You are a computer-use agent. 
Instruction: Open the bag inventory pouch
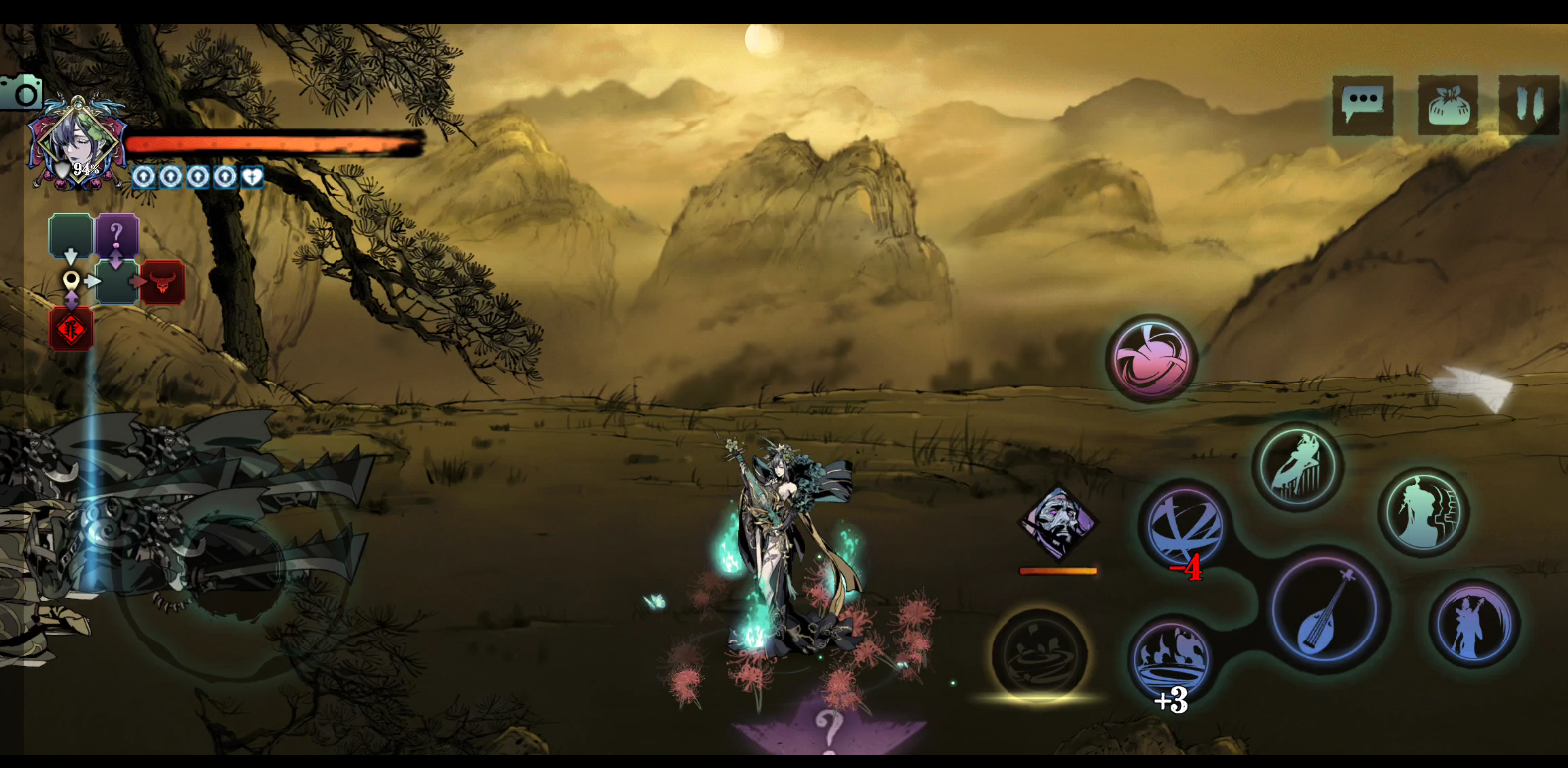[x=1448, y=105]
